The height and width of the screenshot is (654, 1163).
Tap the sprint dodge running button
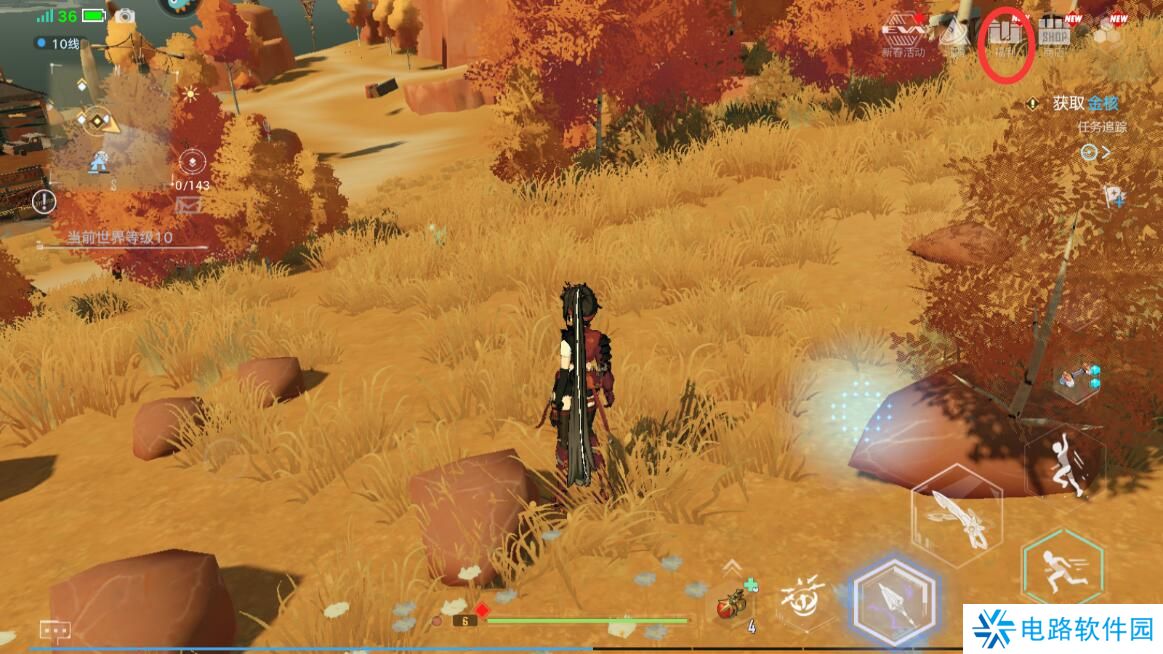click(x=1062, y=566)
